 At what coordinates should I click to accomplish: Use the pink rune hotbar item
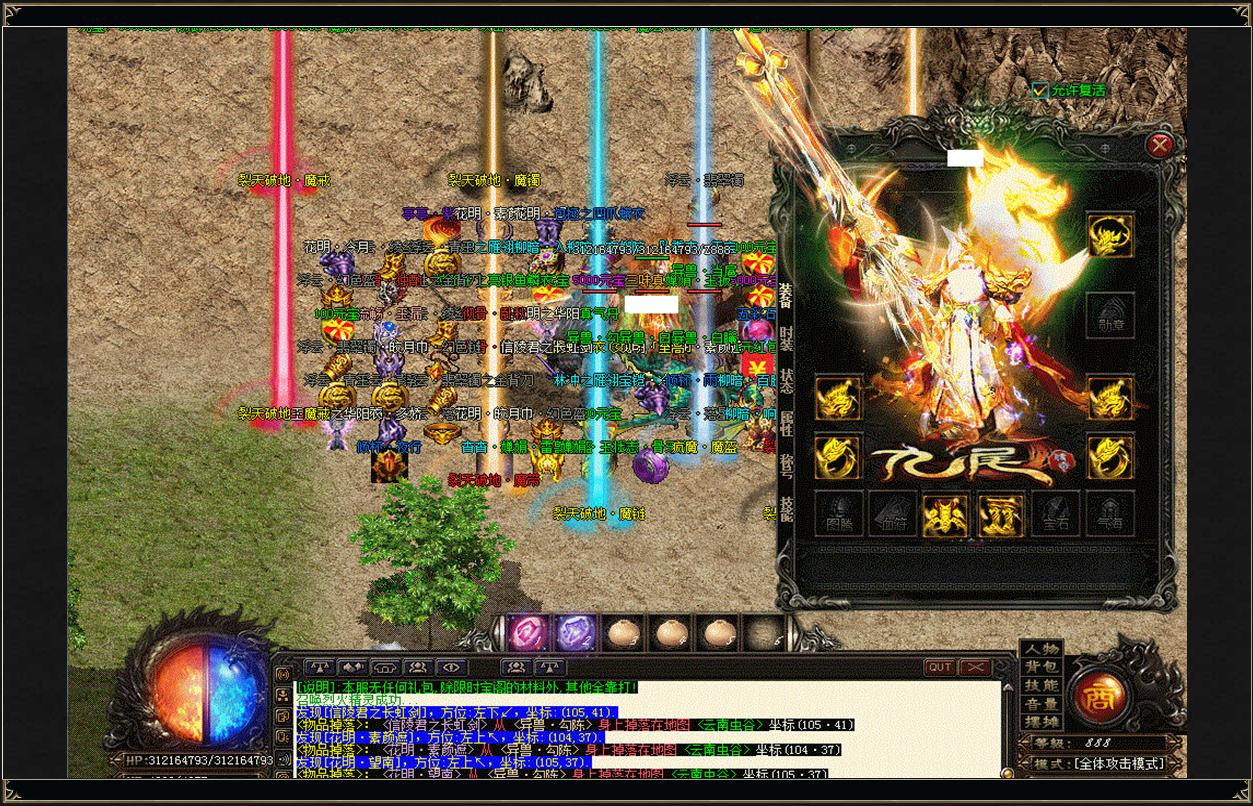[527, 633]
